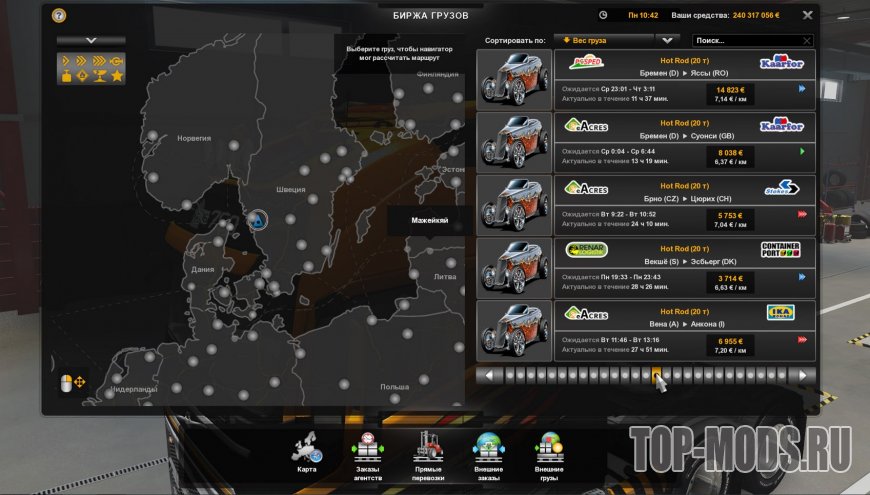Select the Brno to Zürich cargo offer
Image resolution: width=870 pixels, height=495 pixels.
click(684, 204)
